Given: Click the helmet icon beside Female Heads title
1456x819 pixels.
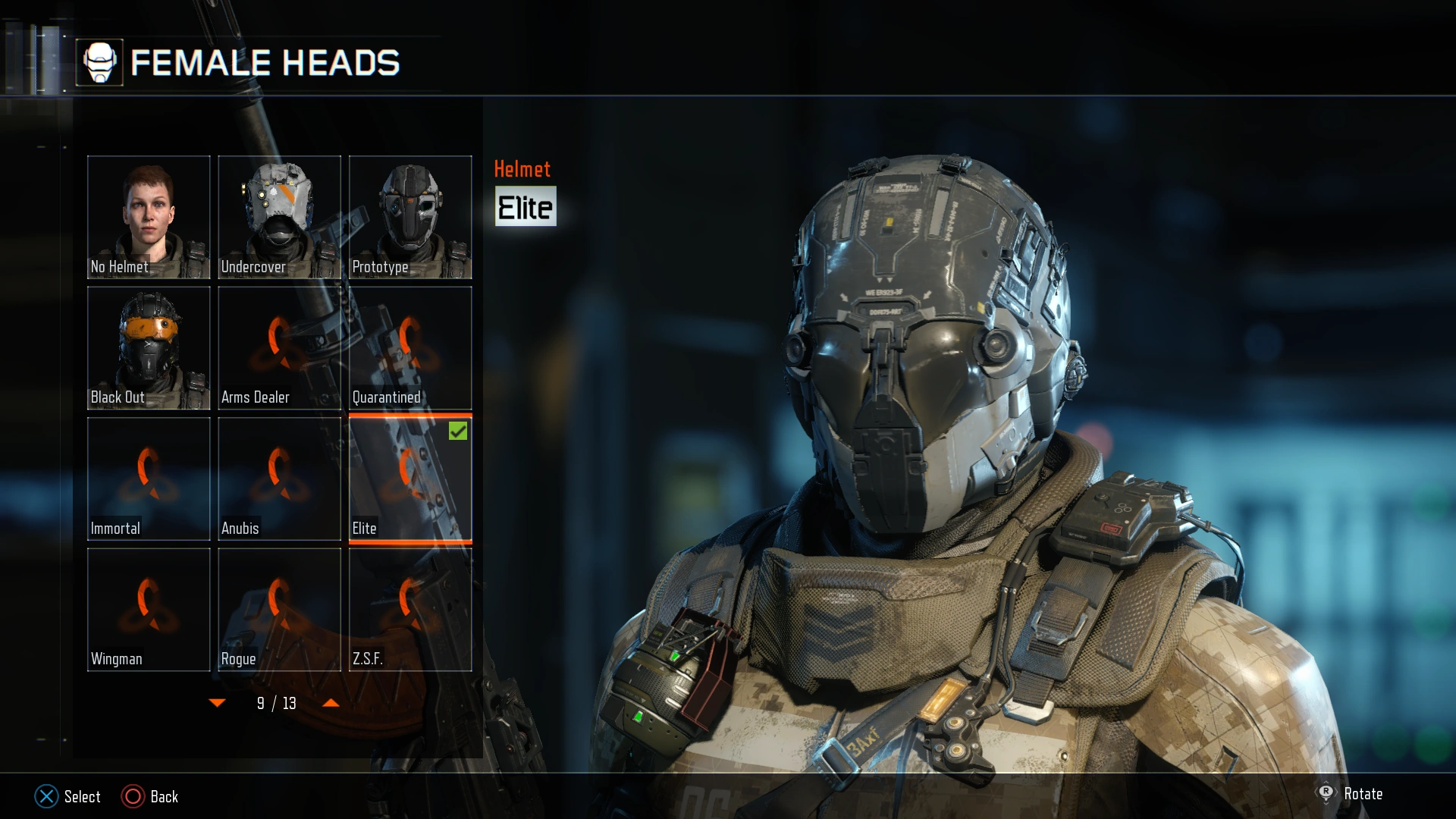Looking at the screenshot, I should point(101,63).
